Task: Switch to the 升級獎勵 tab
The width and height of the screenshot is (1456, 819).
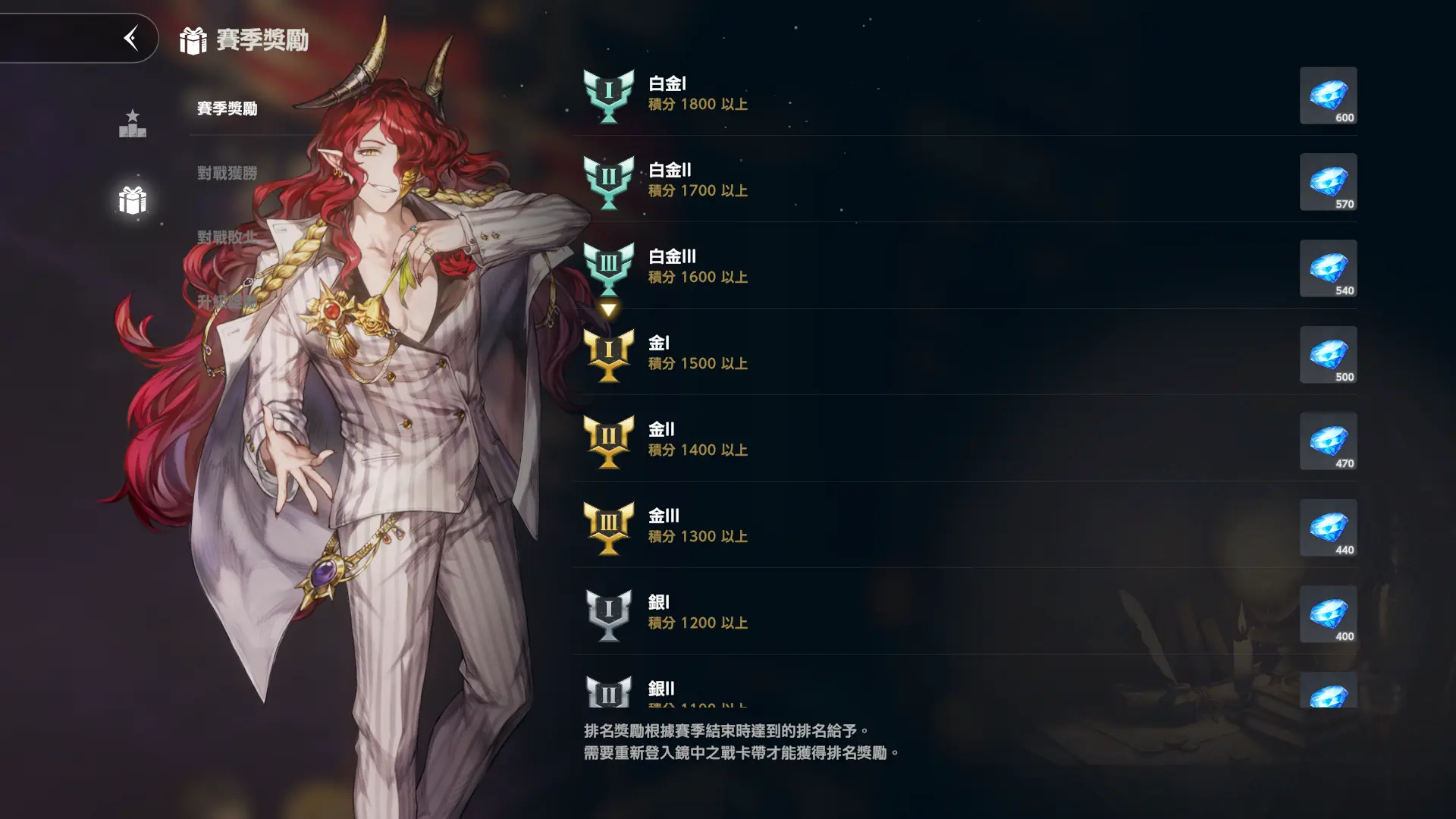Action: click(227, 302)
